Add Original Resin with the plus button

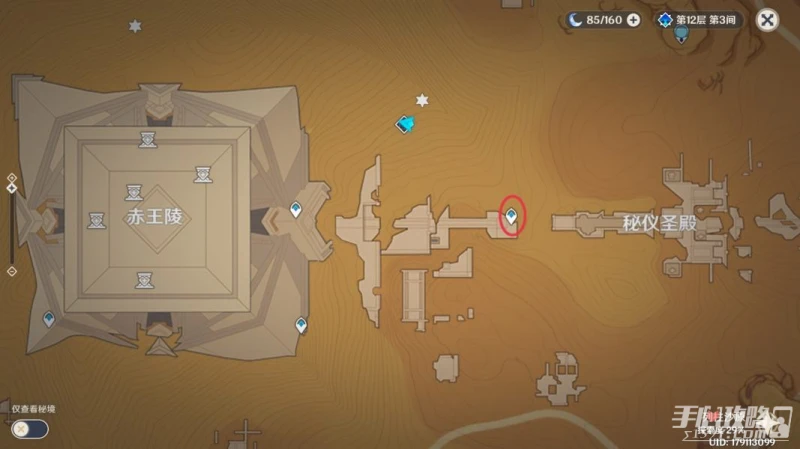[x=633, y=19]
